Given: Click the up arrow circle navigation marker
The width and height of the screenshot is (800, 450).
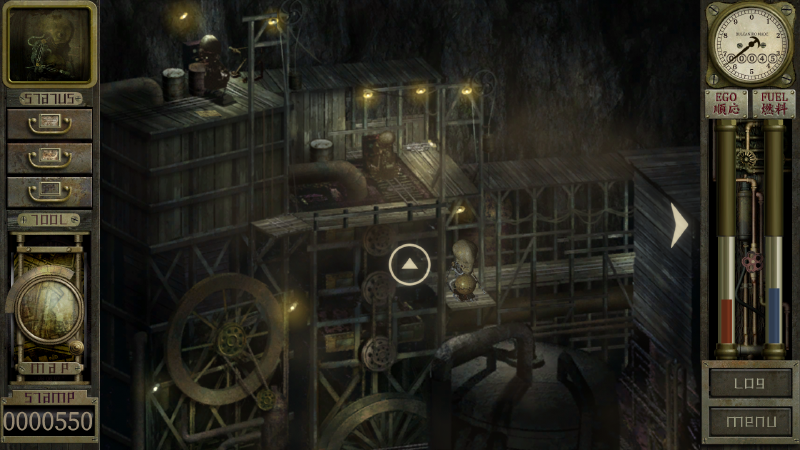Looking at the screenshot, I should [409, 264].
